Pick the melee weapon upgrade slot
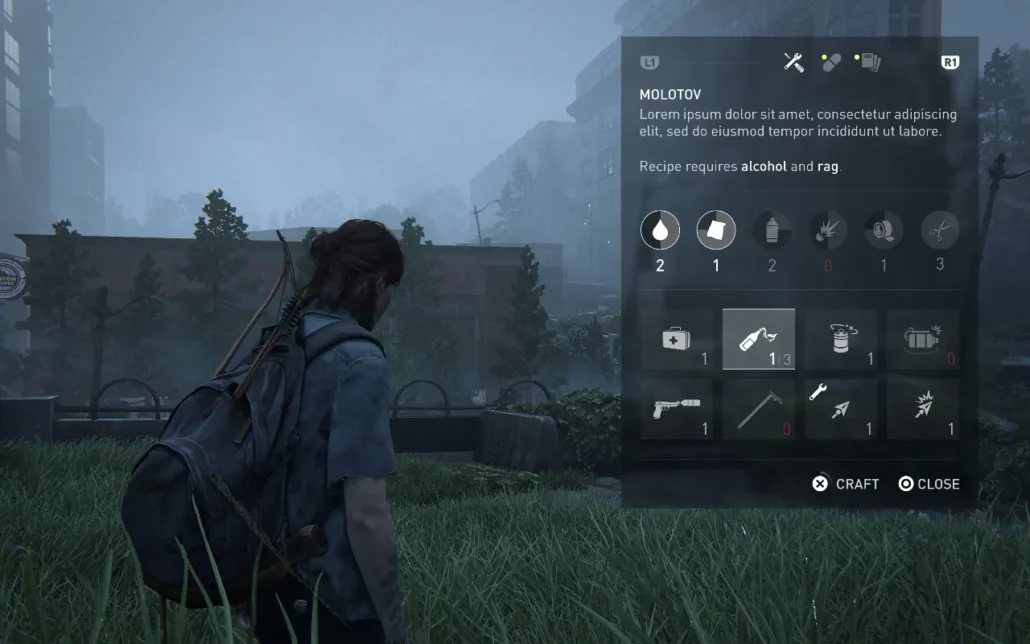The width and height of the screenshot is (1030, 644). point(759,409)
